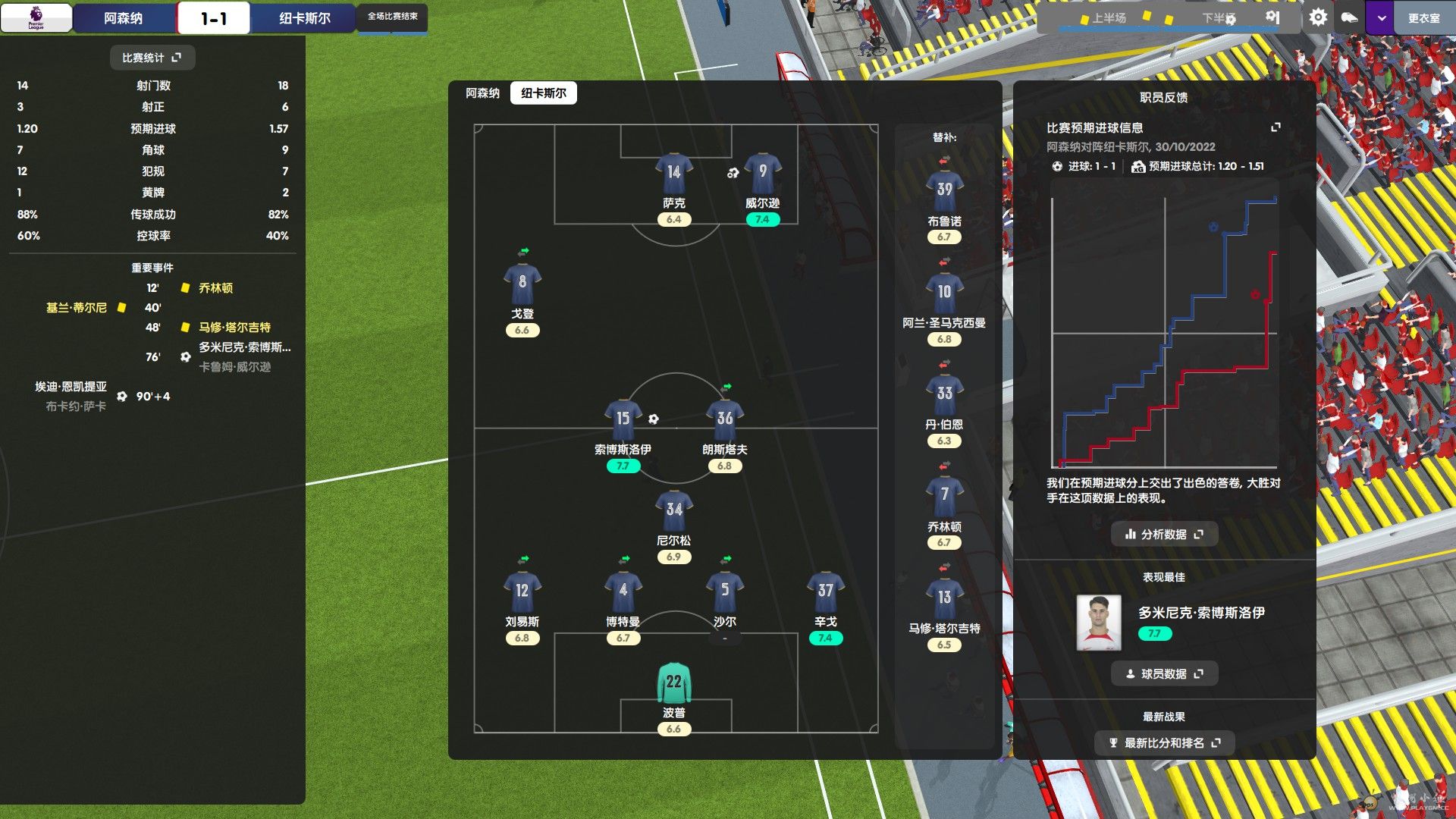Select striker 威尔逊 number 9
This screenshot has height=819, width=1456.
coord(762,174)
